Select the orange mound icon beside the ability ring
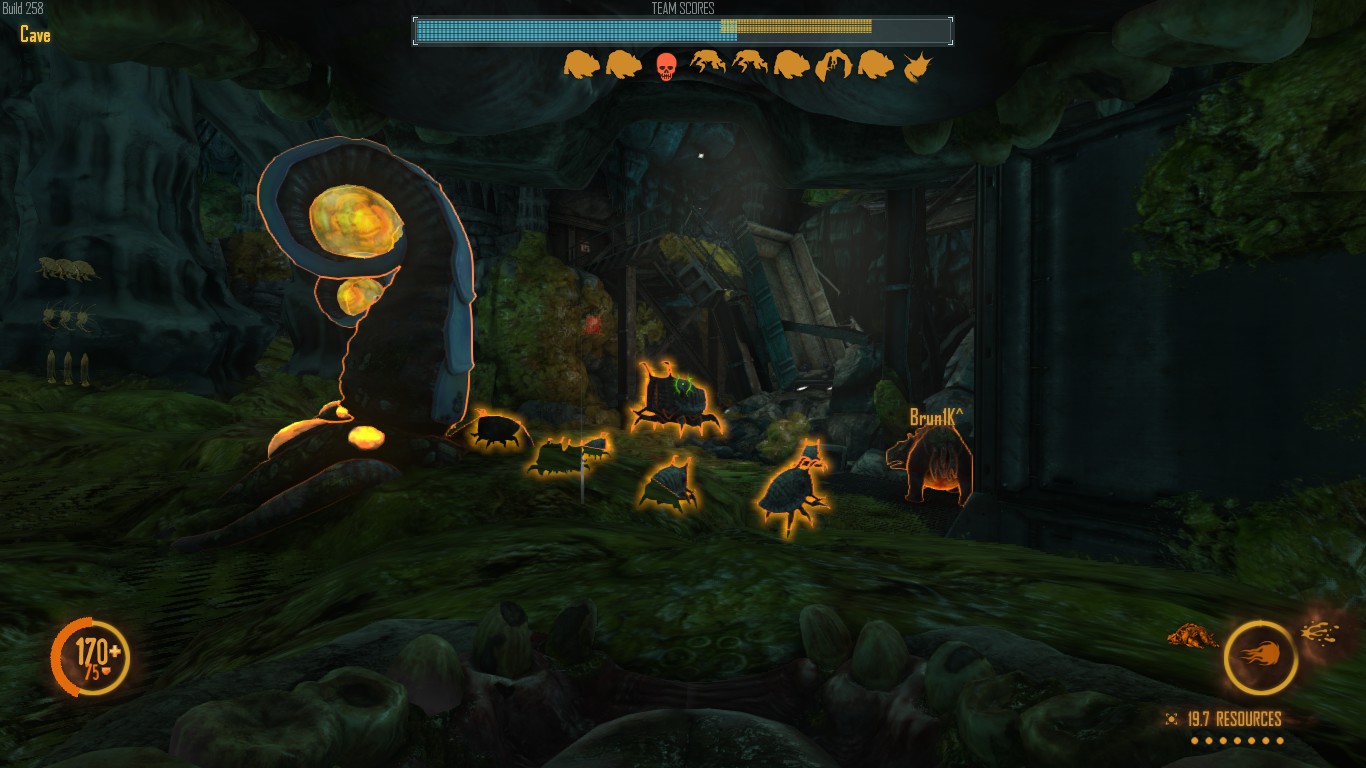 pyautogui.click(x=1191, y=635)
